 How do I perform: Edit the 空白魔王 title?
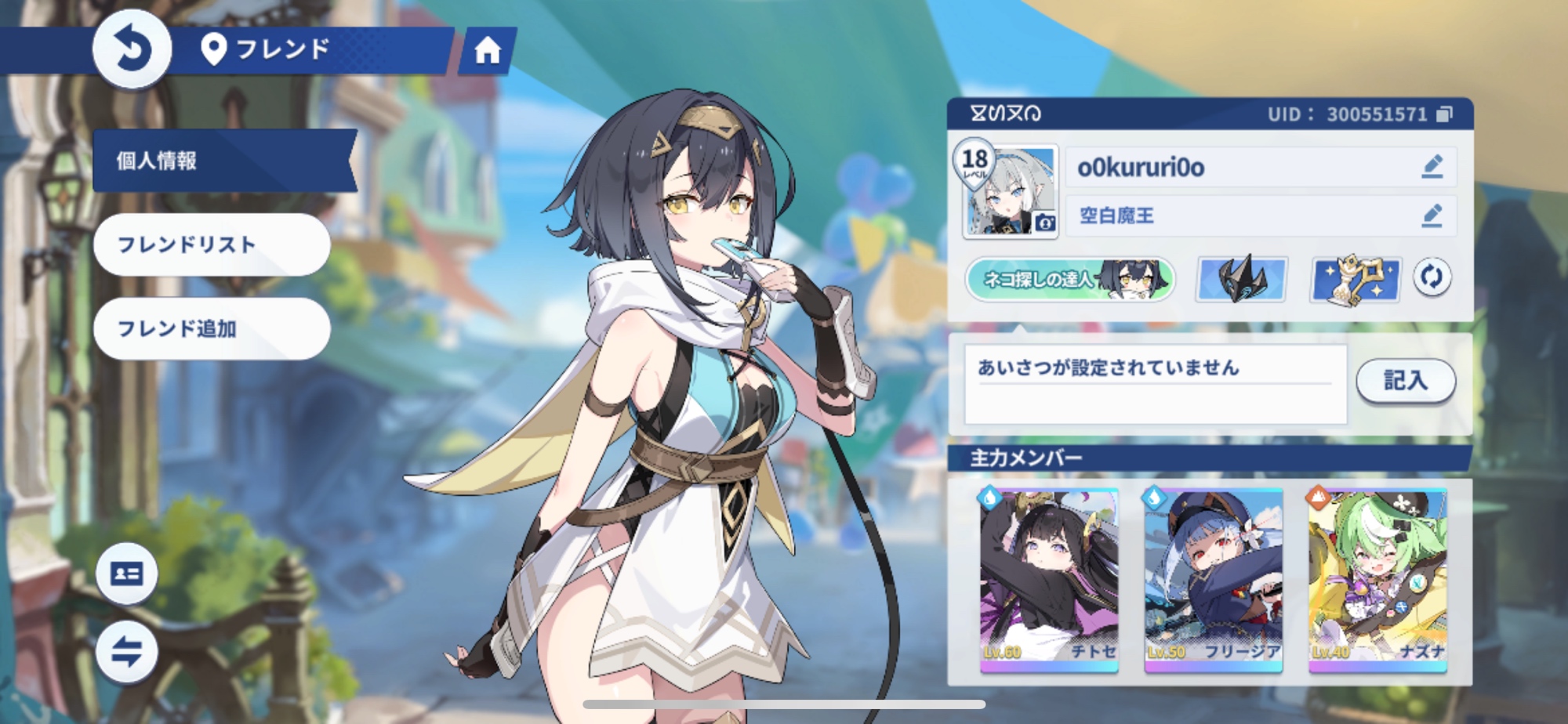[1432, 215]
